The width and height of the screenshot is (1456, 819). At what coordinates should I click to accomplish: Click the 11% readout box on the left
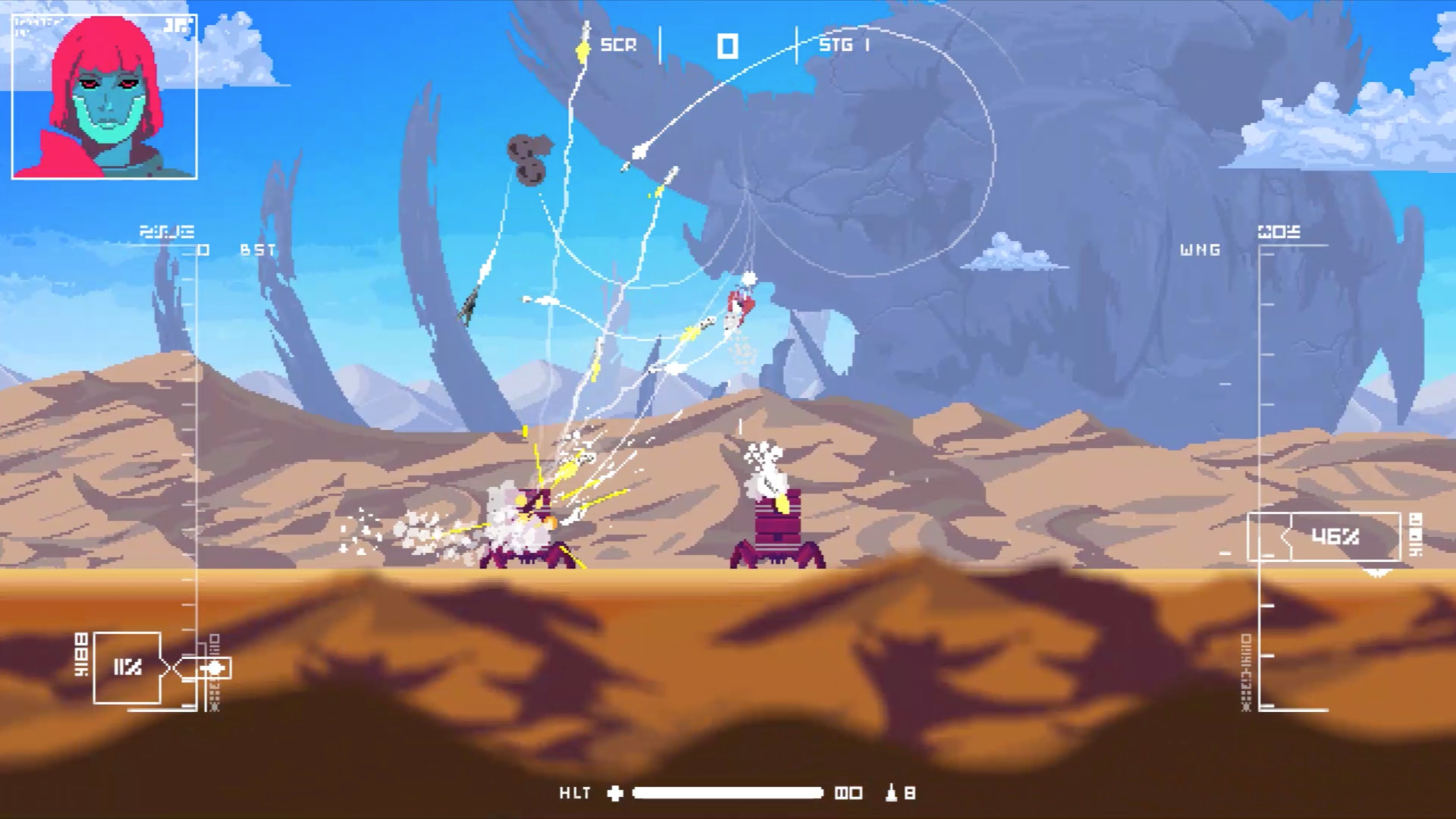[x=127, y=666]
